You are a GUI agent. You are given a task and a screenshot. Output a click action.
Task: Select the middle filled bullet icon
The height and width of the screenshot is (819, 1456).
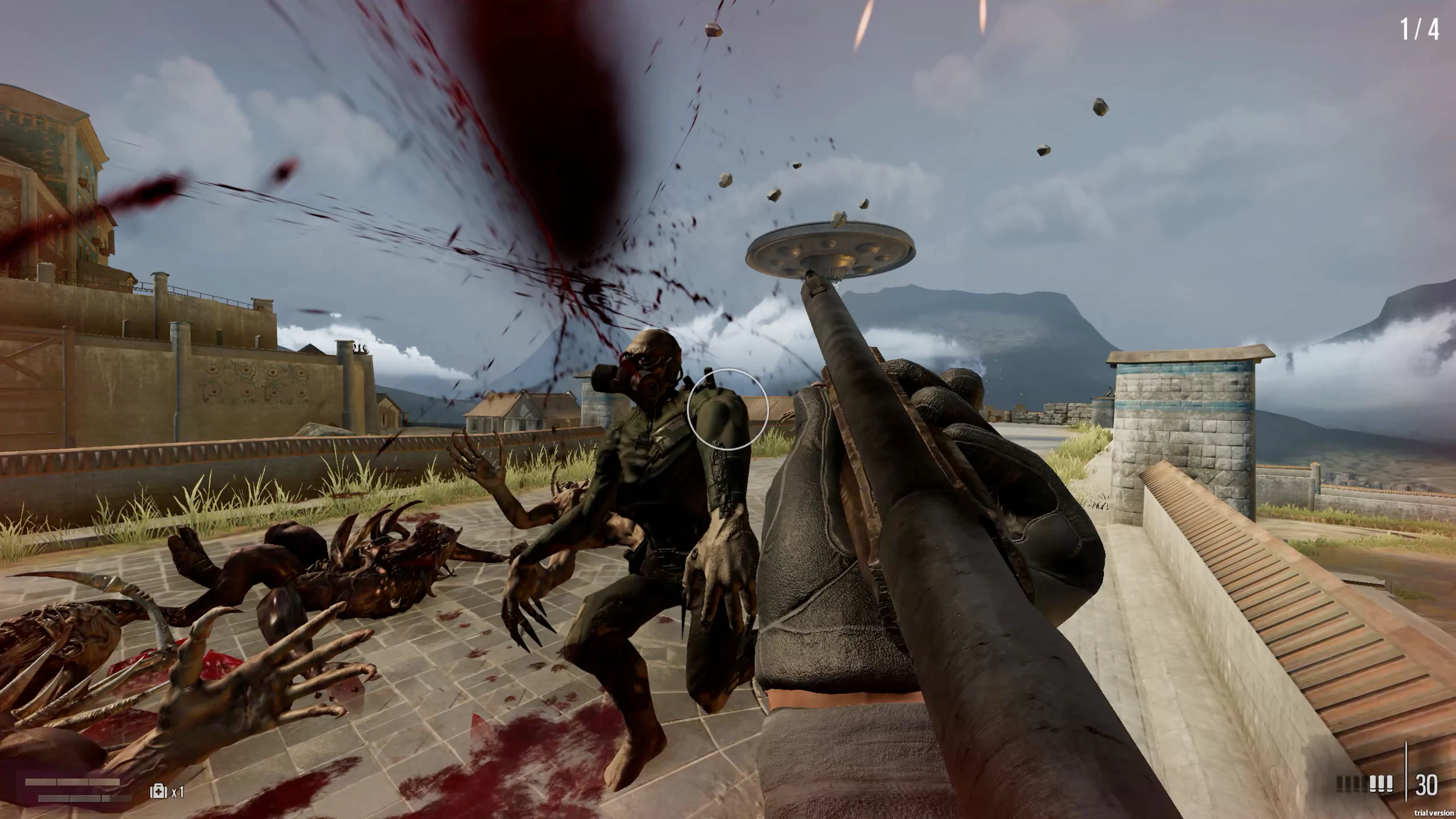coord(1381,783)
